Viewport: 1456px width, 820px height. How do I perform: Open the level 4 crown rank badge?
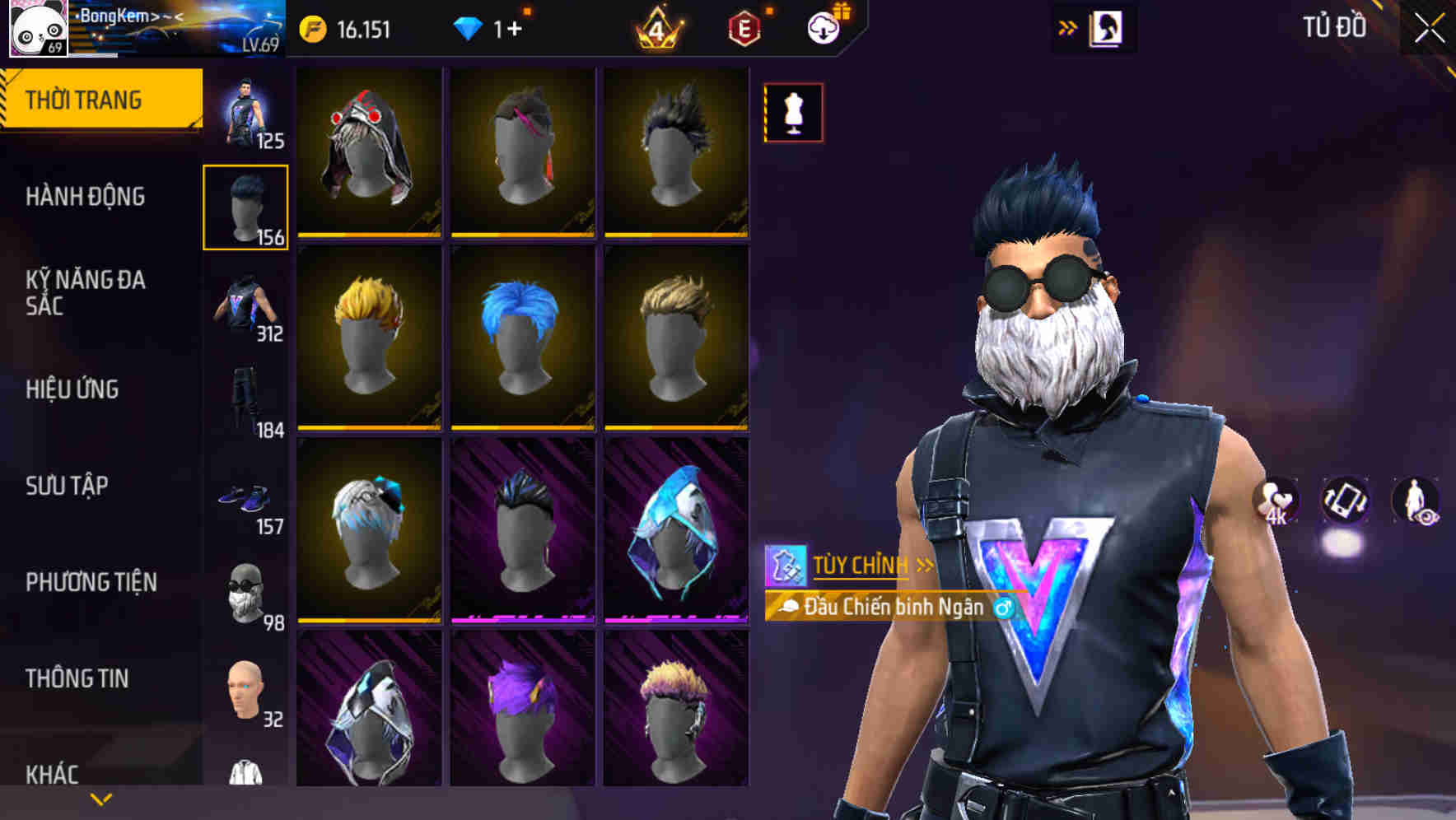(658, 31)
